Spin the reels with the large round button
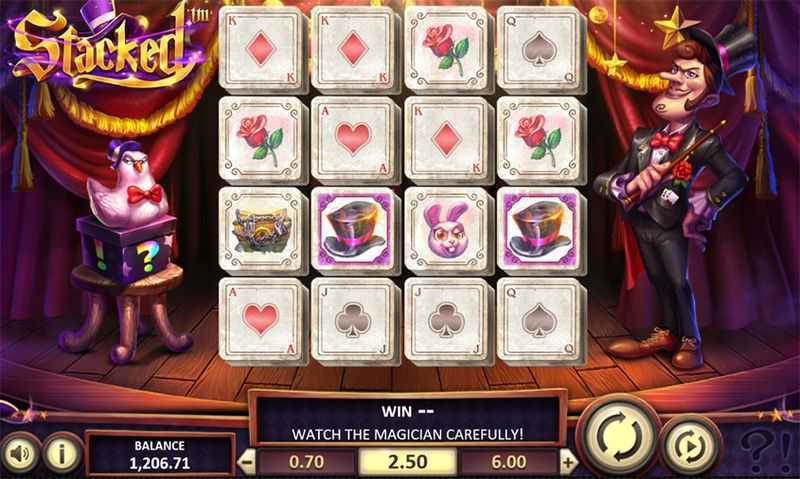800x479 pixels. [x=618, y=436]
